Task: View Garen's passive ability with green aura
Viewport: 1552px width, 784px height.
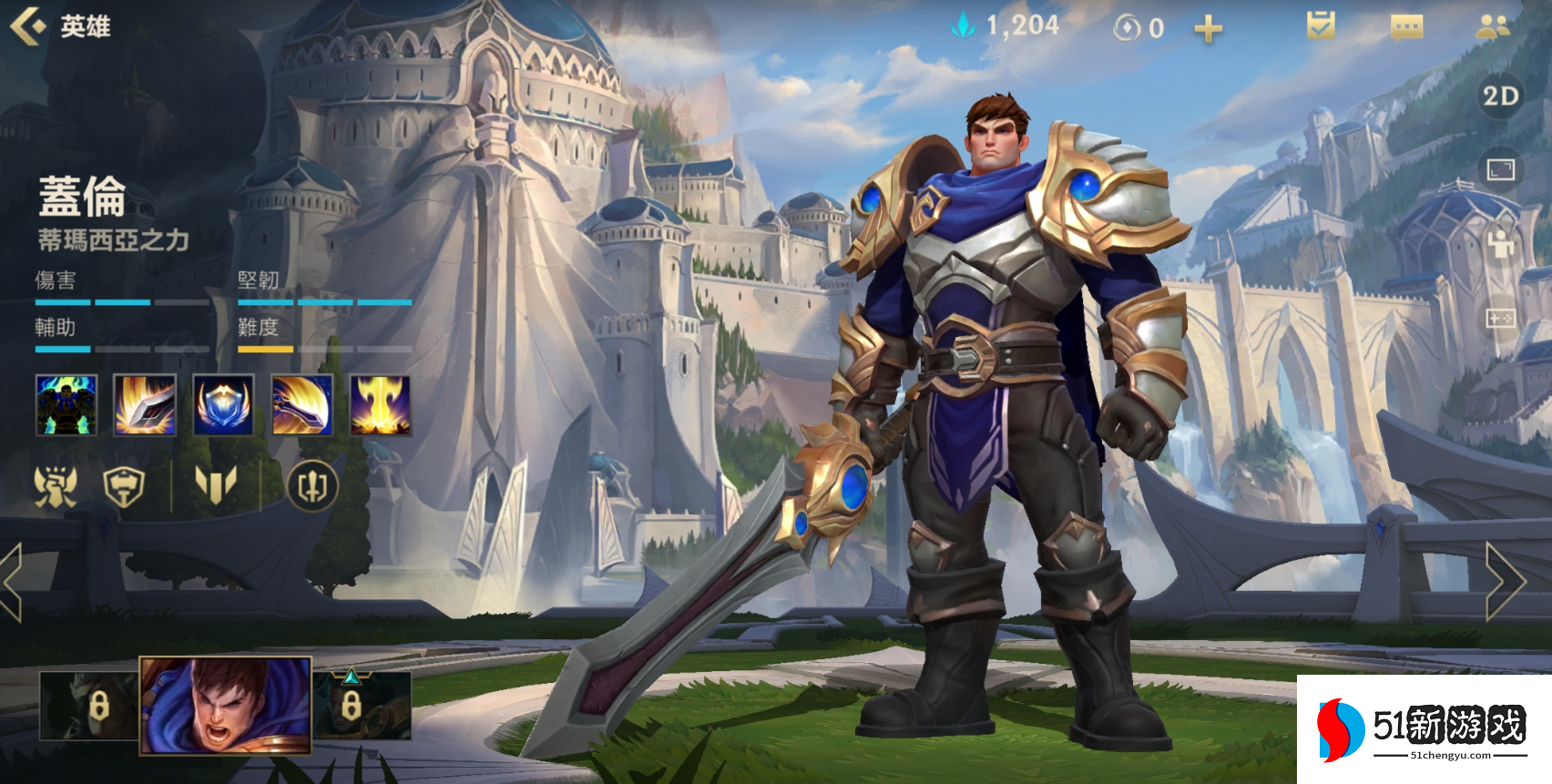Action: (66, 404)
